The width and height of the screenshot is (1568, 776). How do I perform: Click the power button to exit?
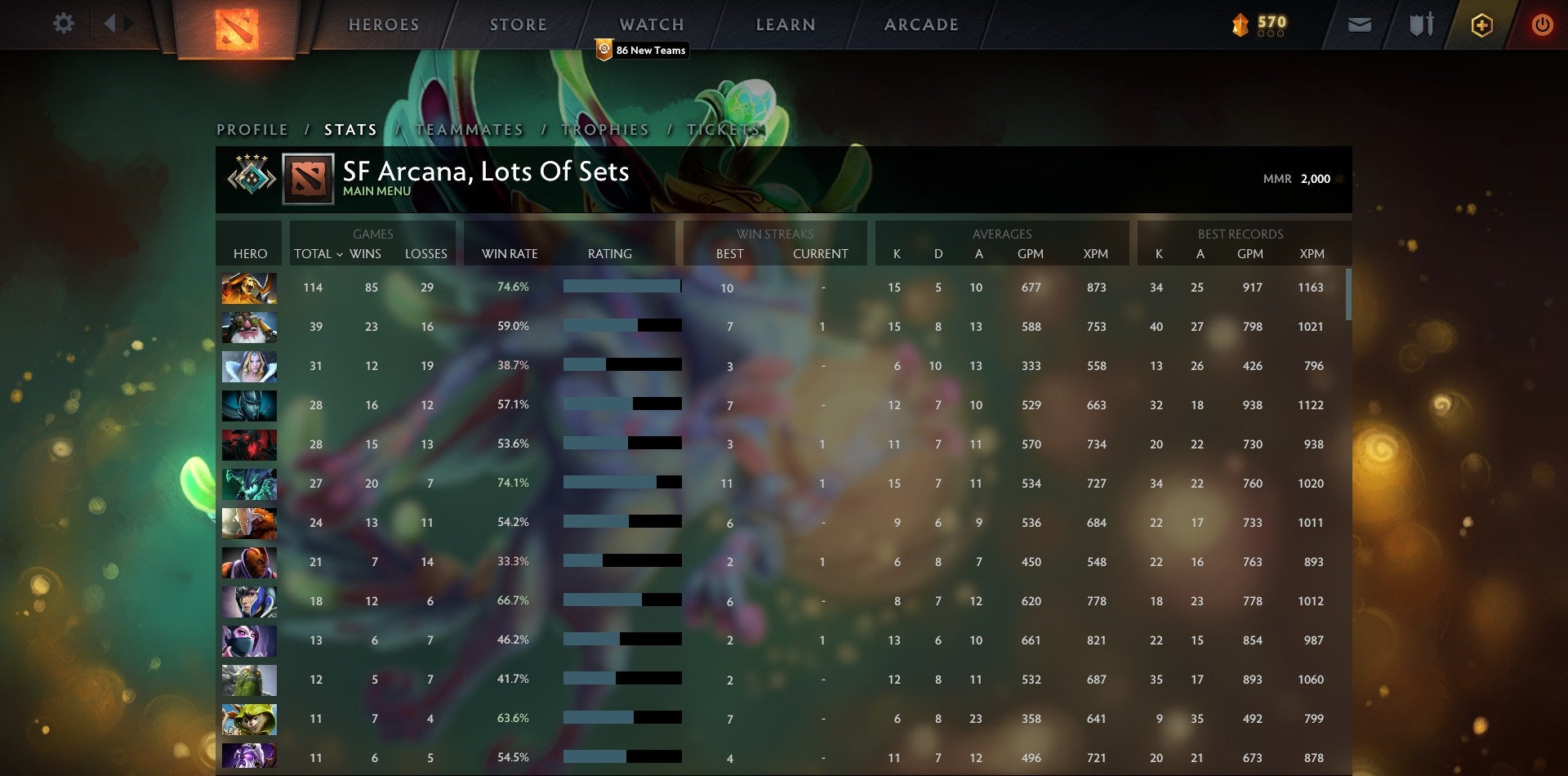(x=1543, y=25)
